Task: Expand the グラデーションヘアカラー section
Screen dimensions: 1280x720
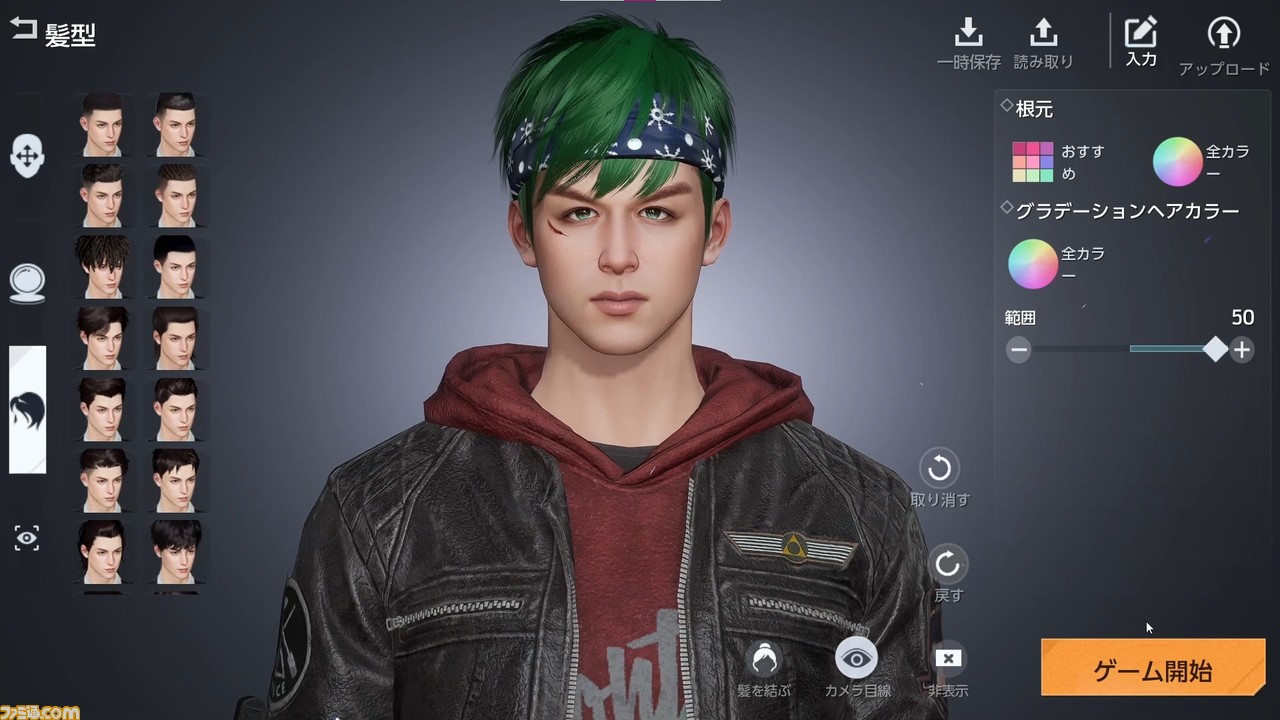Action: (1005, 207)
